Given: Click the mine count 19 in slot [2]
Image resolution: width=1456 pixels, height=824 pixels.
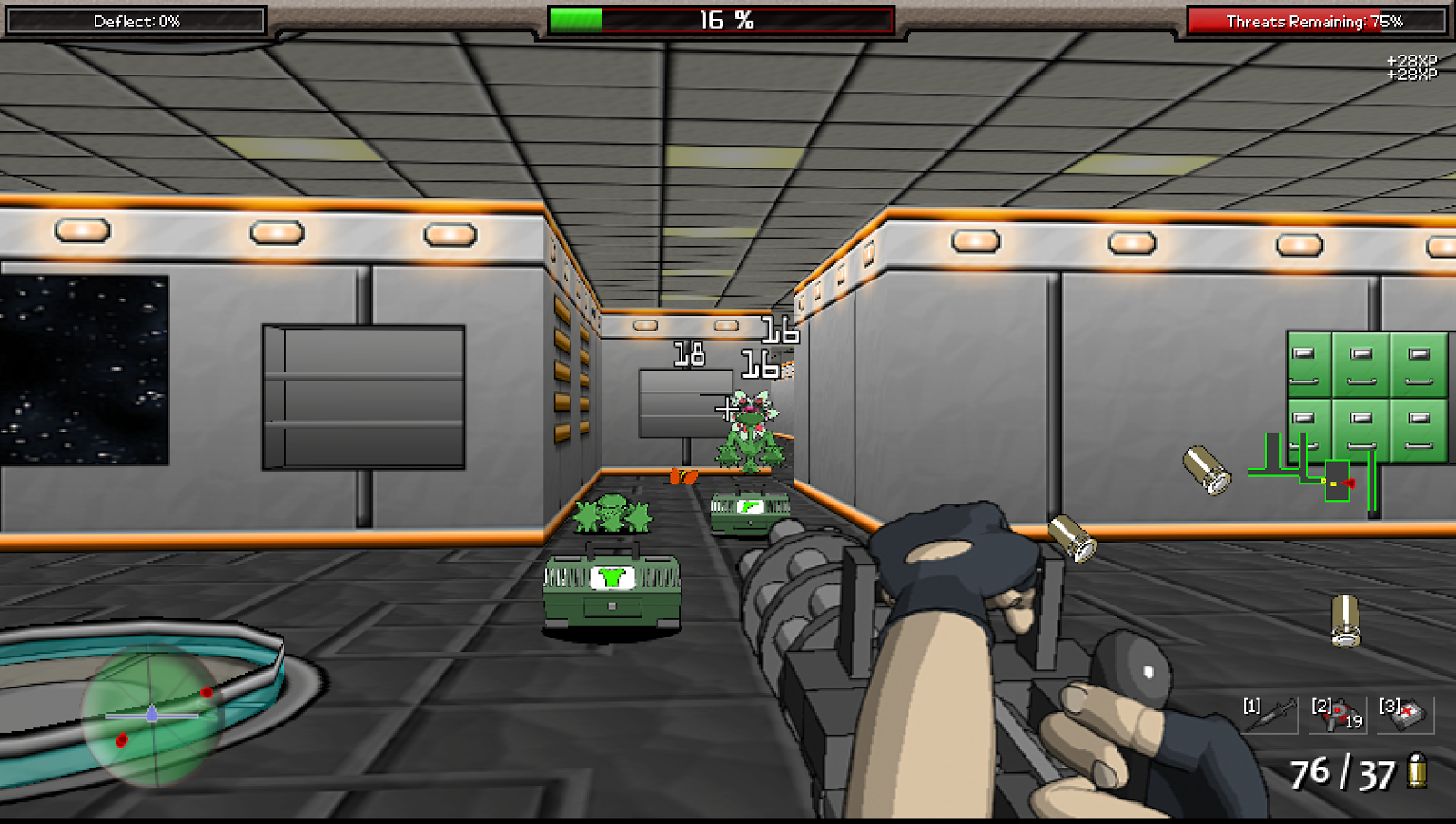Looking at the screenshot, I should pos(1355,722).
